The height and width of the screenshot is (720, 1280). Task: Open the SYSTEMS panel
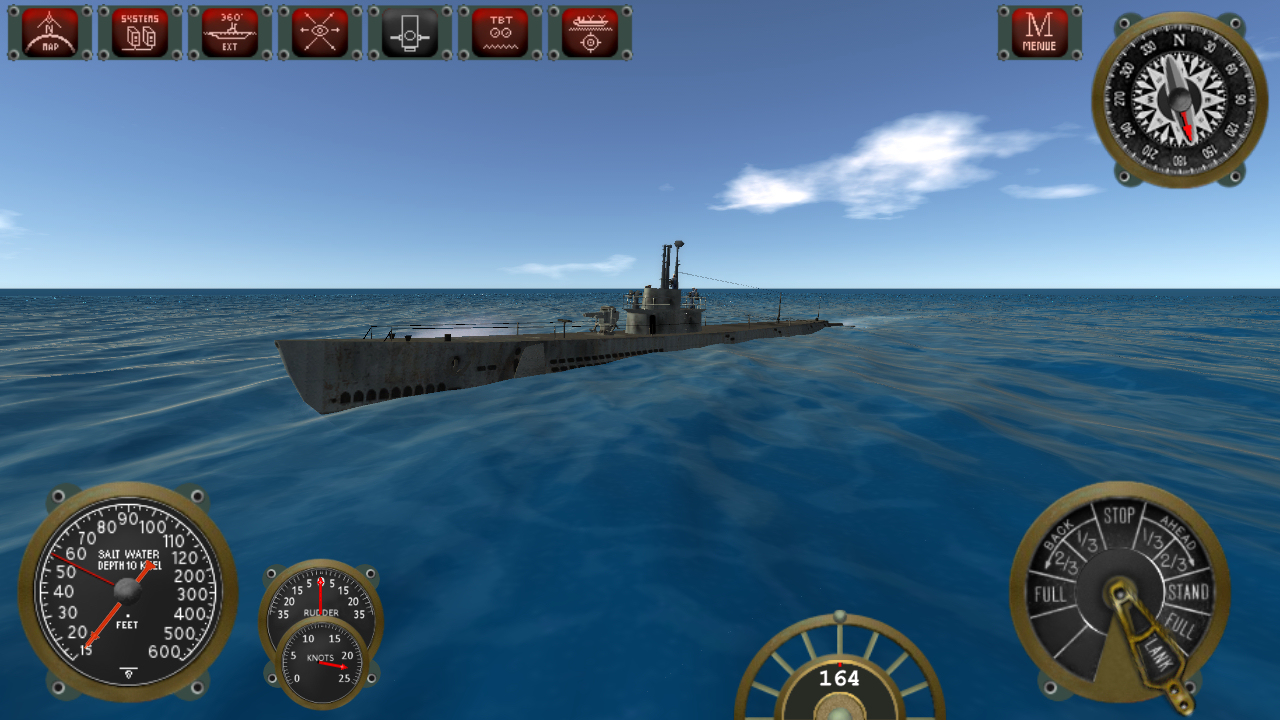[x=140, y=31]
